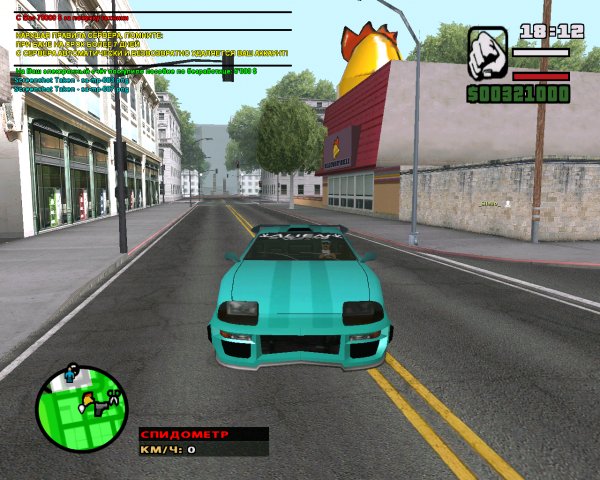
Task: Select the fist weapon icon
Action: pyautogui.click(x=487, y=54)
